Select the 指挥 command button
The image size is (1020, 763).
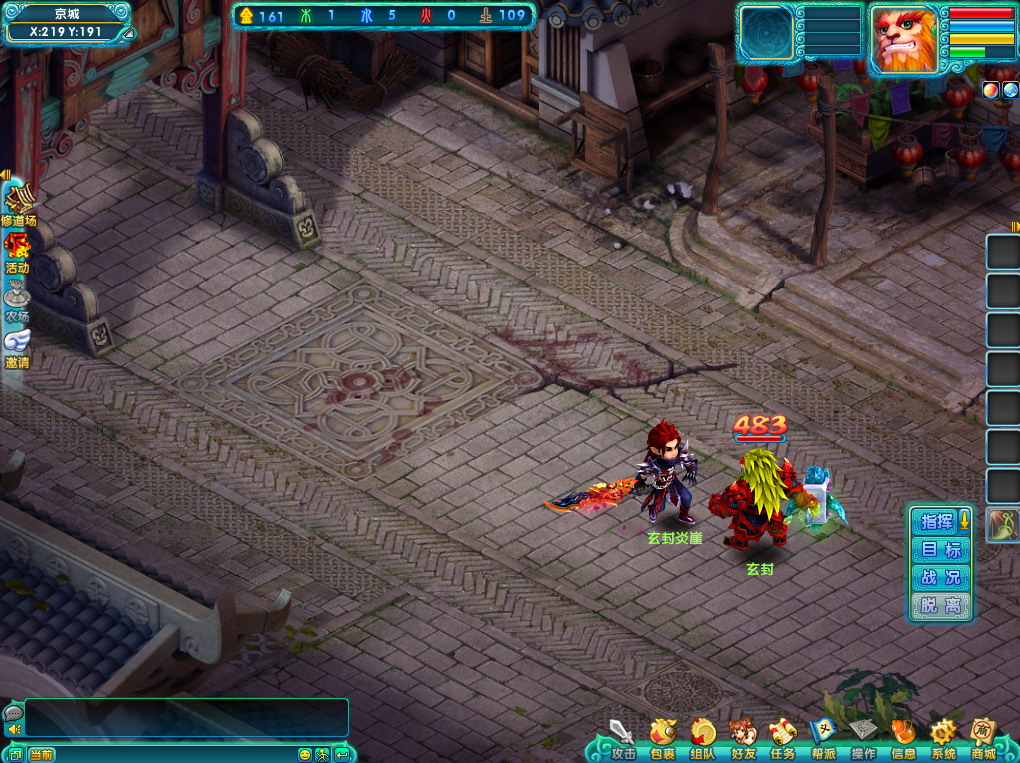point(937,521)
